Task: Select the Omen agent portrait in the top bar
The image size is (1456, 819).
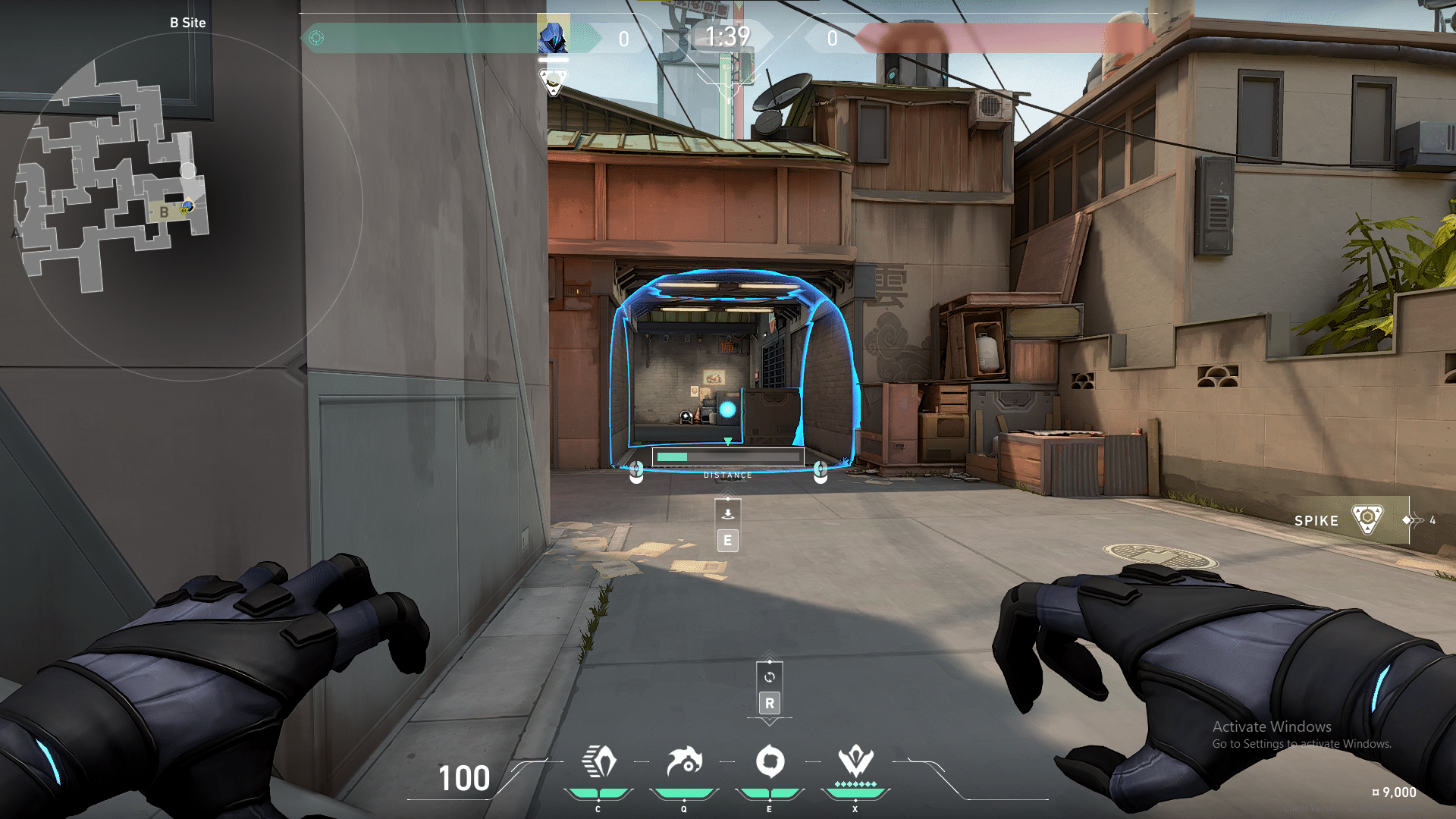Action: tap(553, 36)
